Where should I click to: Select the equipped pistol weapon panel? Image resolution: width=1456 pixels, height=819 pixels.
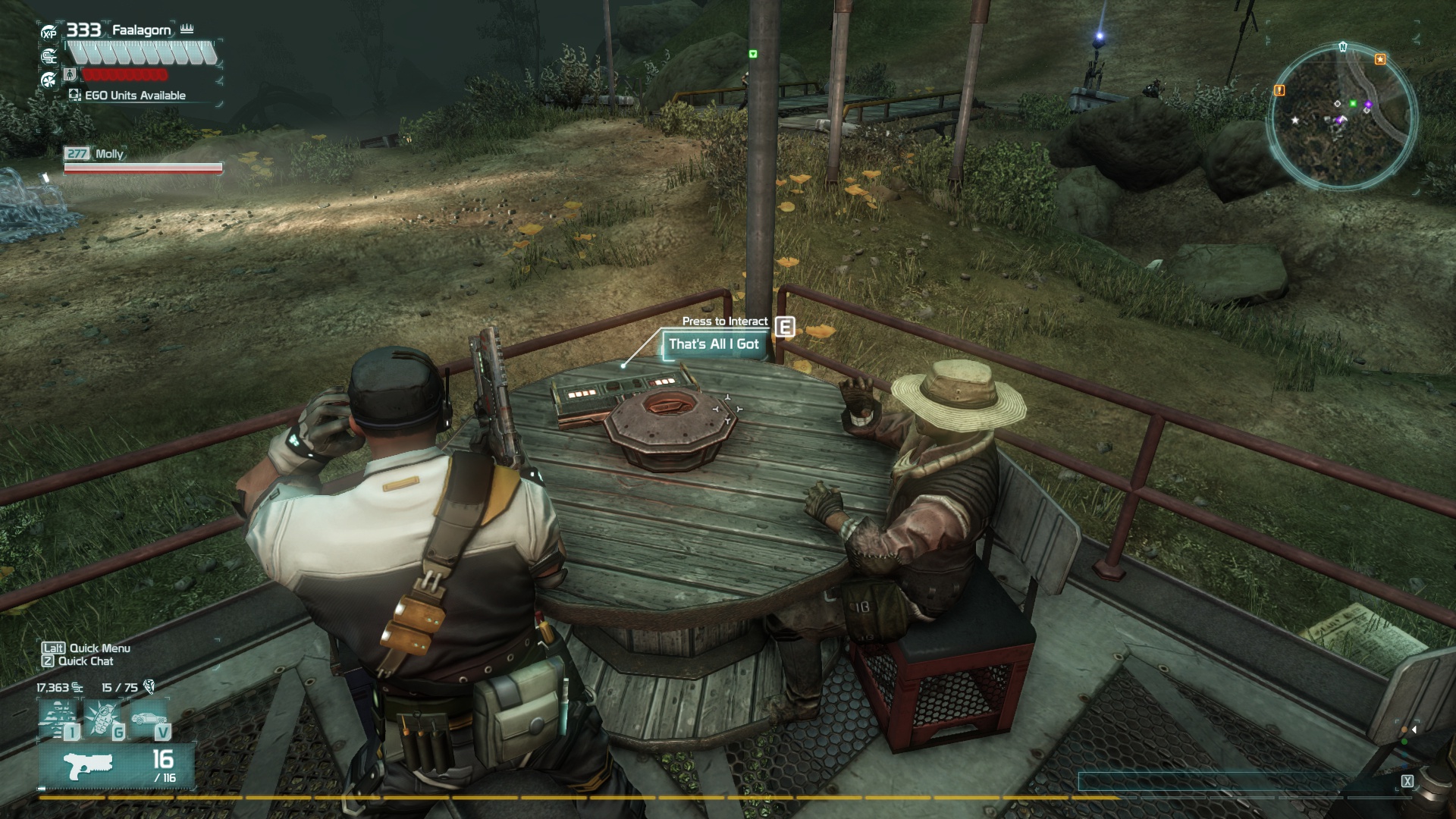[x=117, y=766]
